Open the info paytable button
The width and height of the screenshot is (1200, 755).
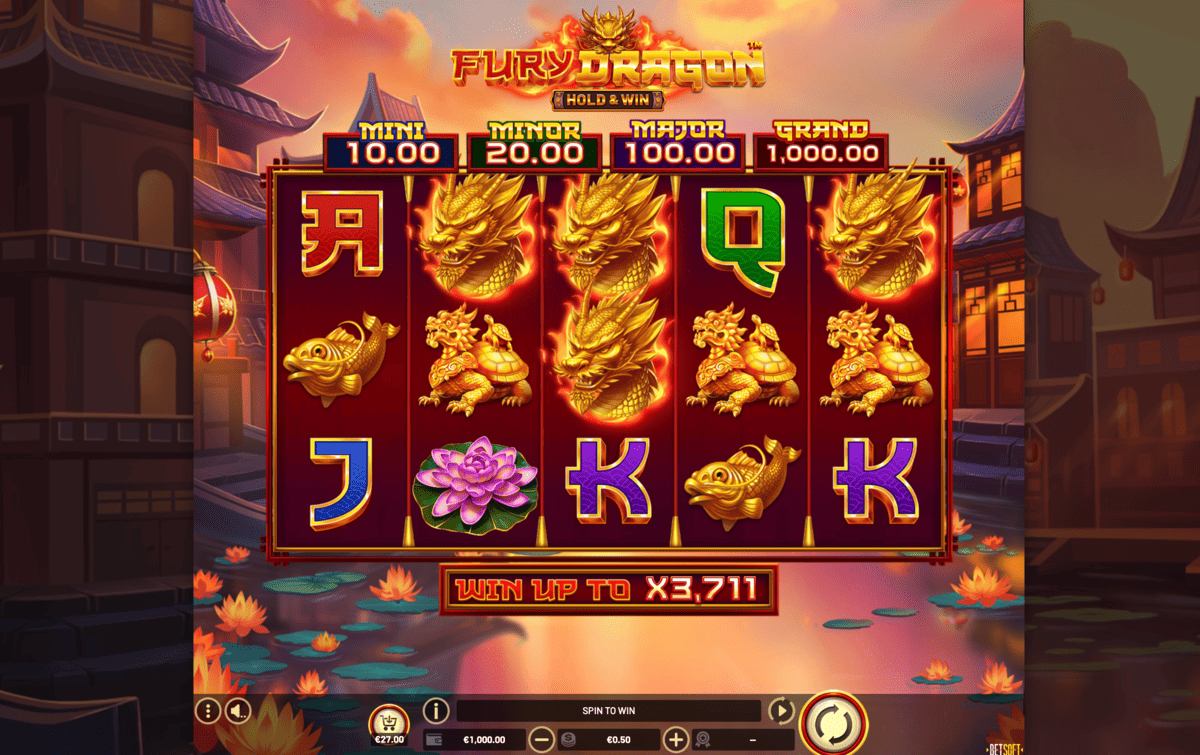coord(436,711)
